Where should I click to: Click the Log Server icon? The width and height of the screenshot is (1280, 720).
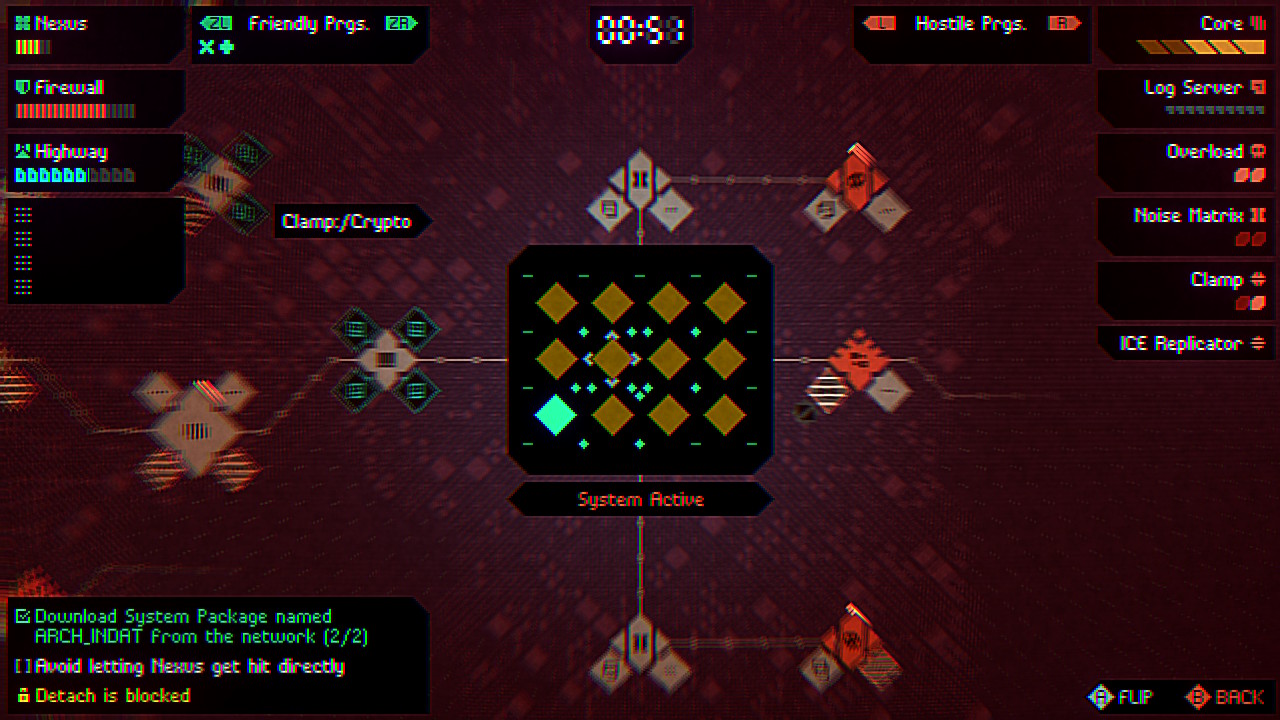[1255, 87]
